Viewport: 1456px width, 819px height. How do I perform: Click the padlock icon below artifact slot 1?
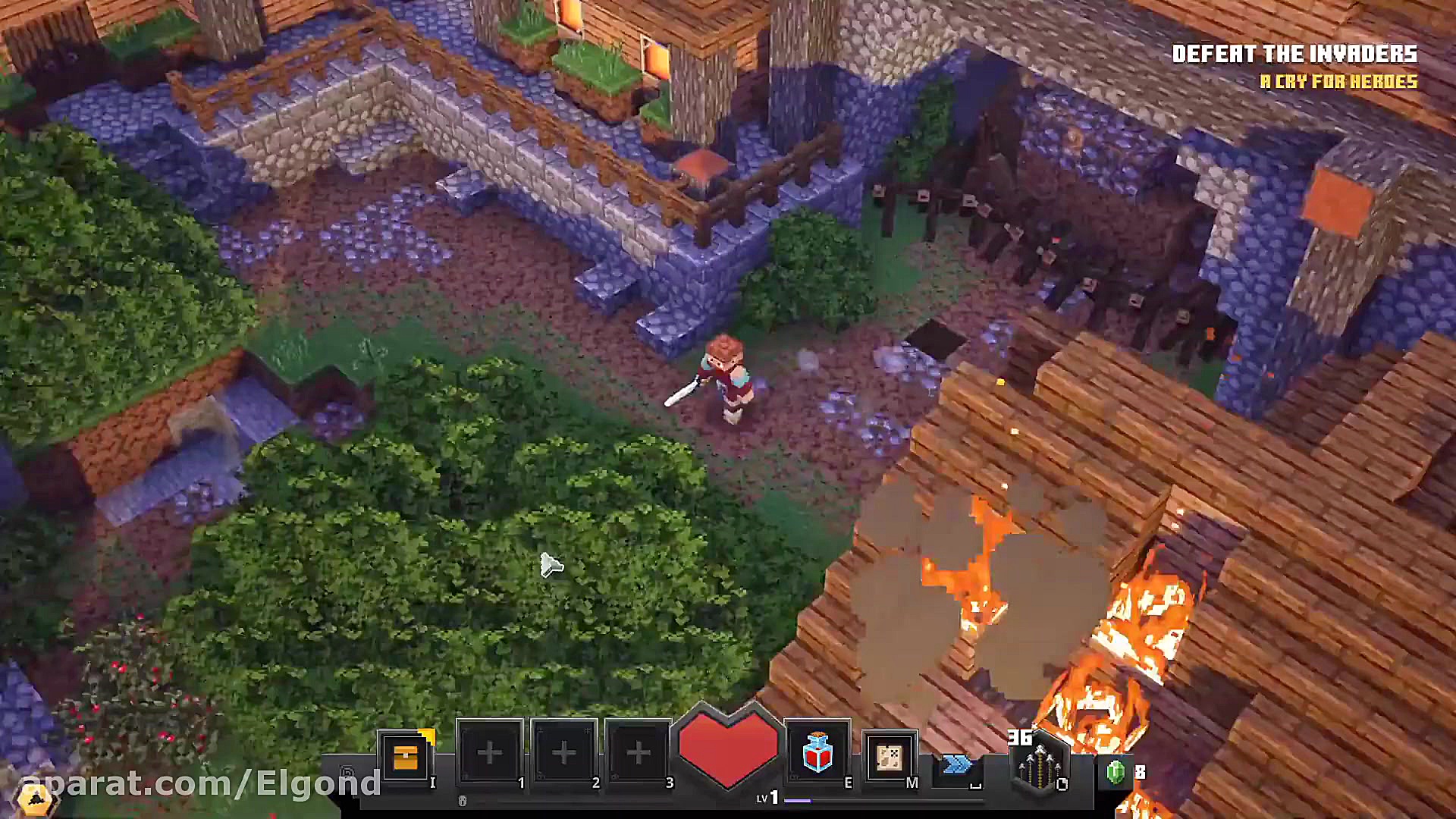[462, 799]
